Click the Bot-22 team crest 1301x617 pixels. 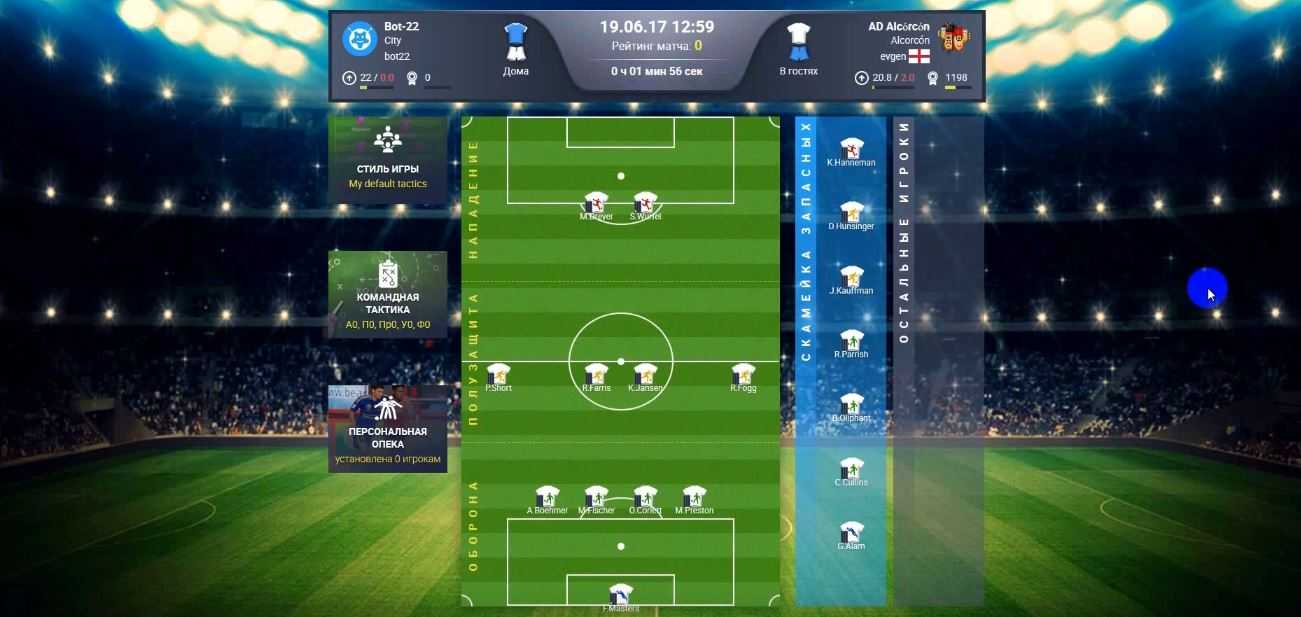click(359, 39)
